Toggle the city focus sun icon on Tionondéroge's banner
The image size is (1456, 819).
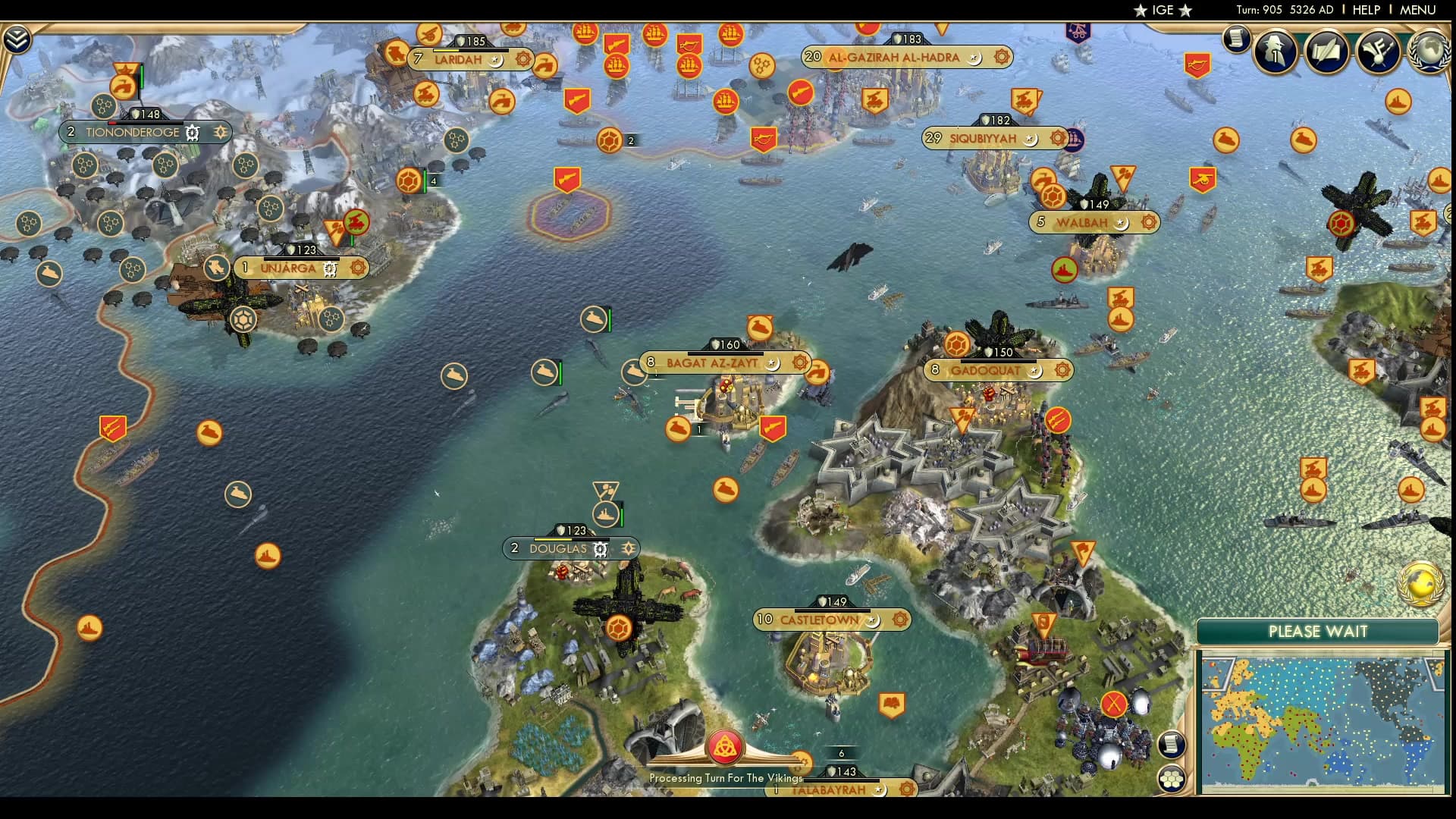221,132
